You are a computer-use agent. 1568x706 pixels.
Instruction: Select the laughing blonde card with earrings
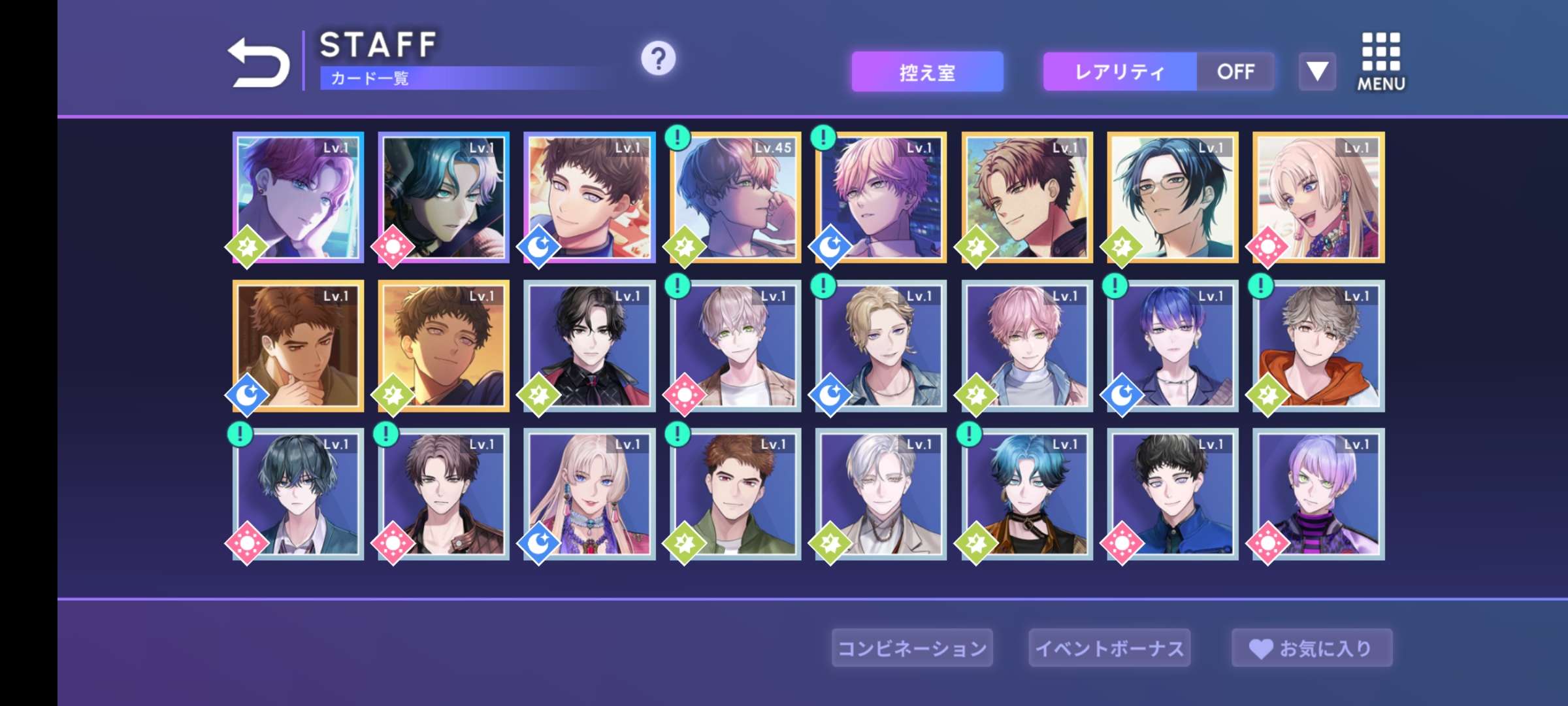[x=1318, y=197]
